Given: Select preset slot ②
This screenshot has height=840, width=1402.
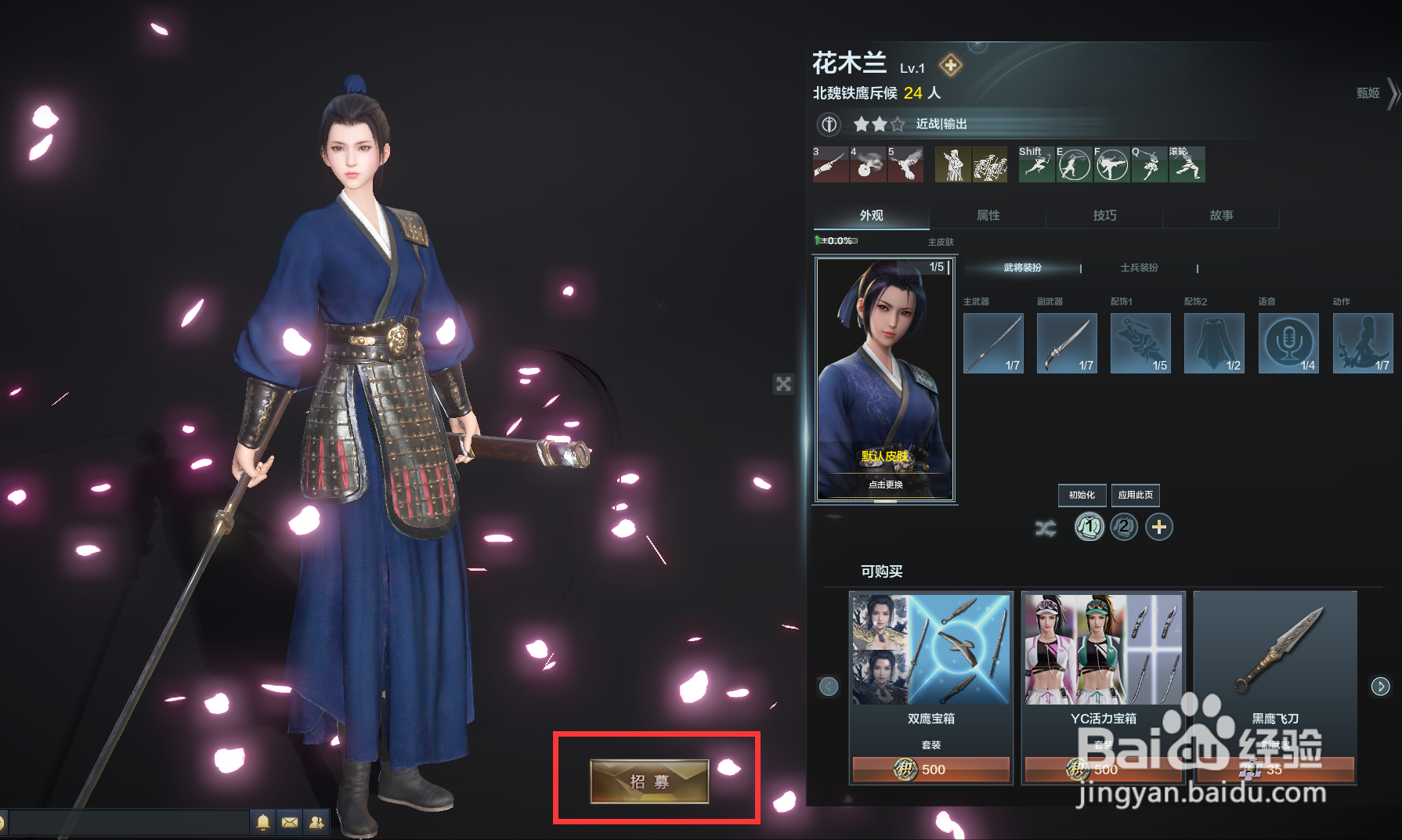Looking at the screenshot, I should pyautogui.click(x=1123, y=527).
